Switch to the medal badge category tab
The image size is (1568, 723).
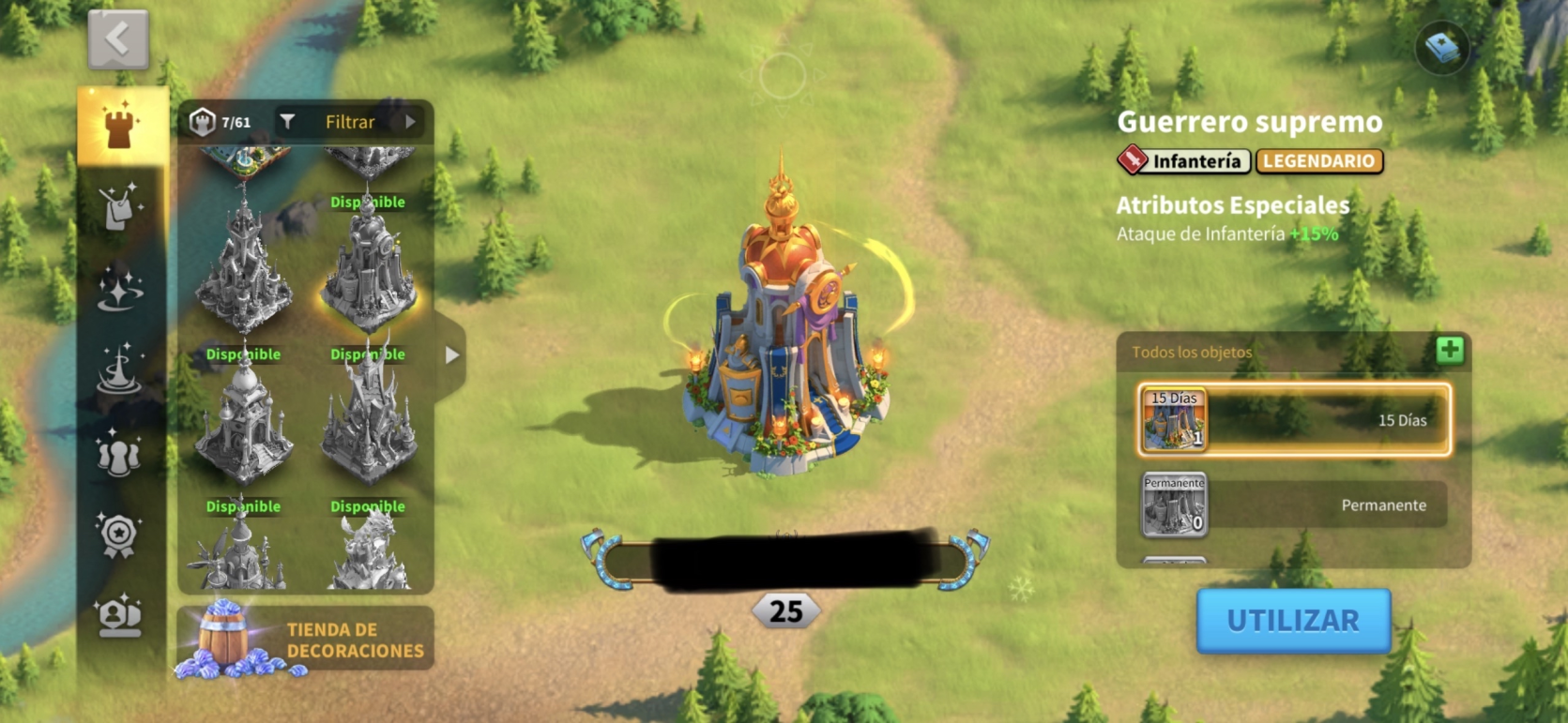(x=119, y=535)
